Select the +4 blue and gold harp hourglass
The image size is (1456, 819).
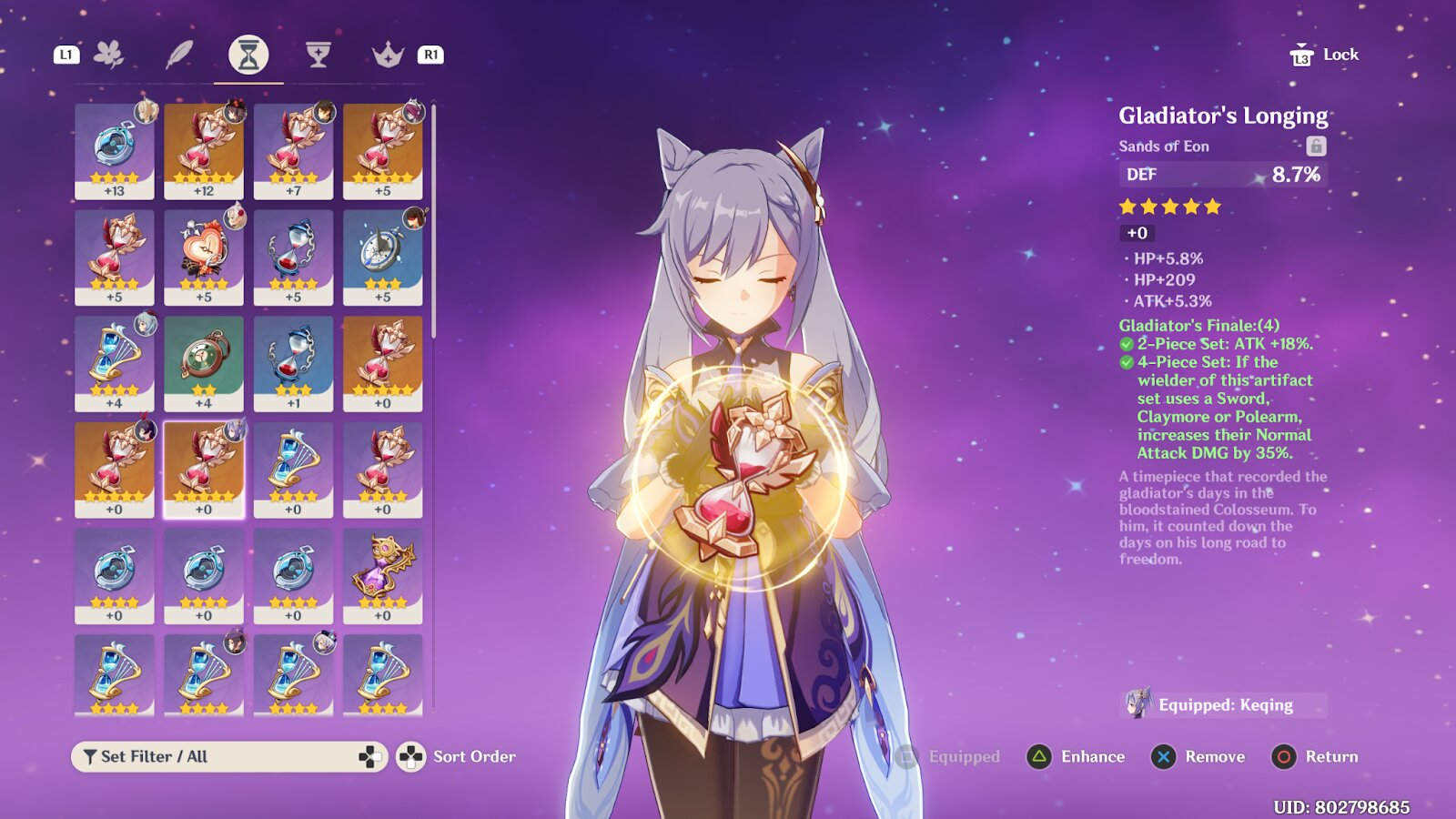(x=115, y=362)
